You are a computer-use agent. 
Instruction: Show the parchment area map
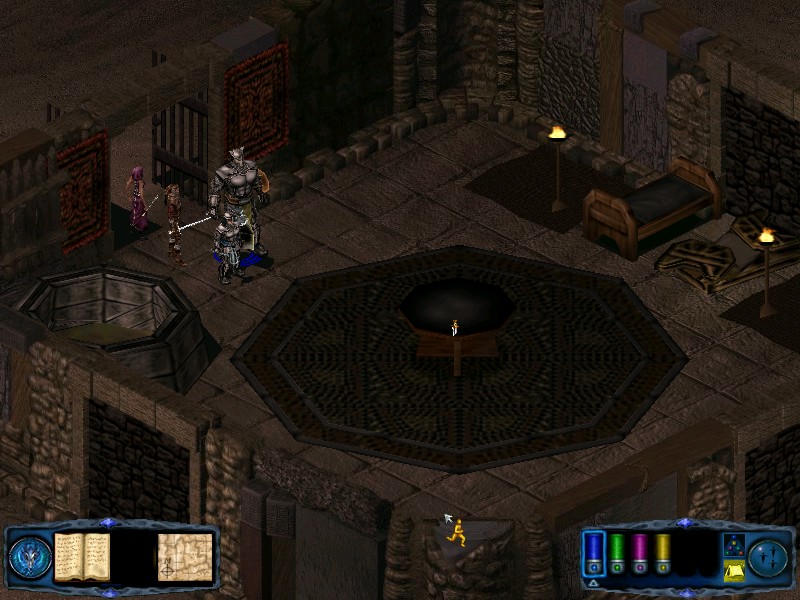[x=185, y=556]
